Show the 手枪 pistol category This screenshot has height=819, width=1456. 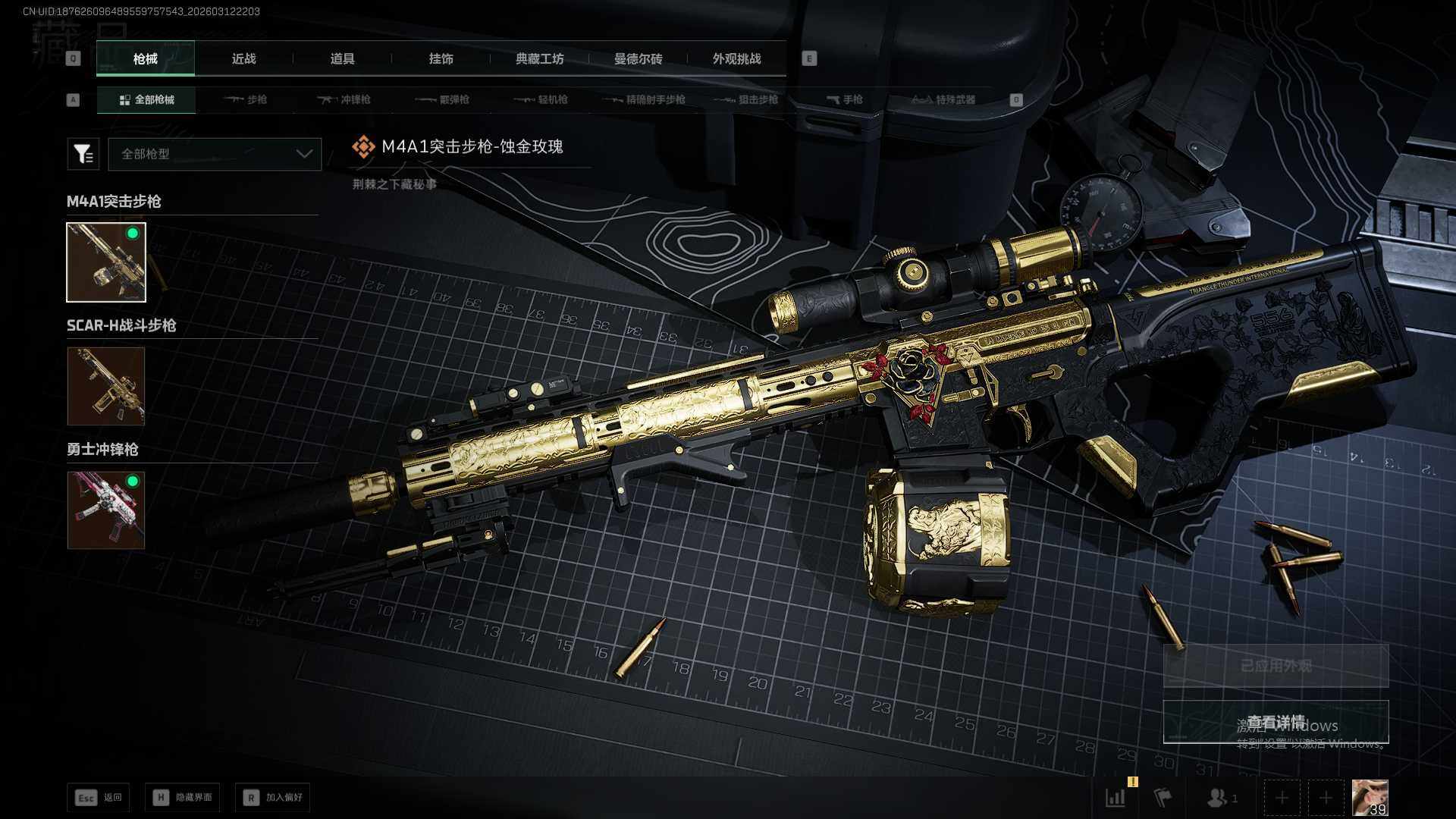[x=844, y=99]
